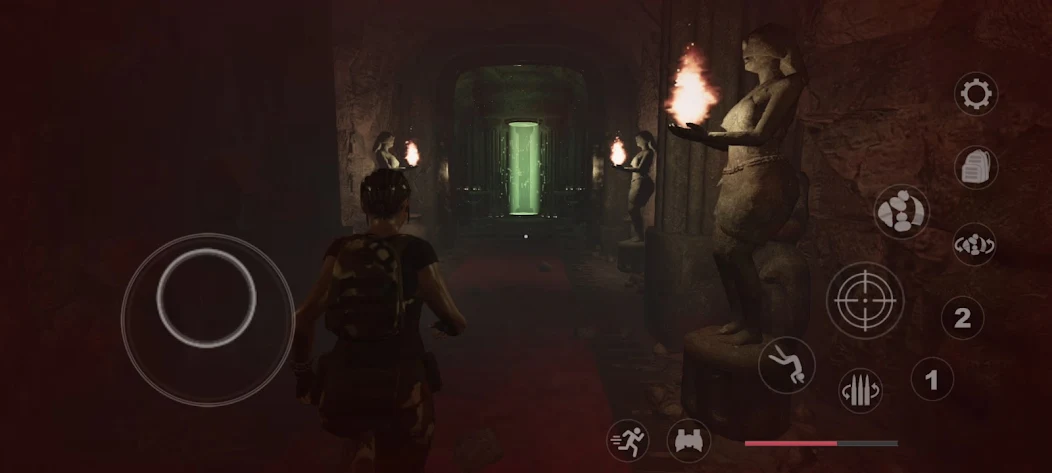
Task: Use the binoculars view button
Action: tap(690, 440)
